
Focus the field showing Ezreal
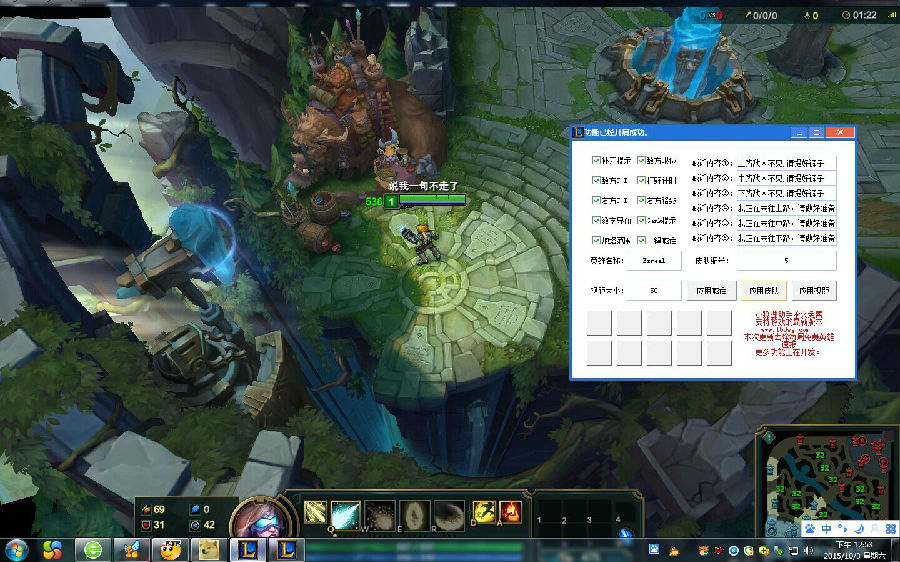(653, 260)
